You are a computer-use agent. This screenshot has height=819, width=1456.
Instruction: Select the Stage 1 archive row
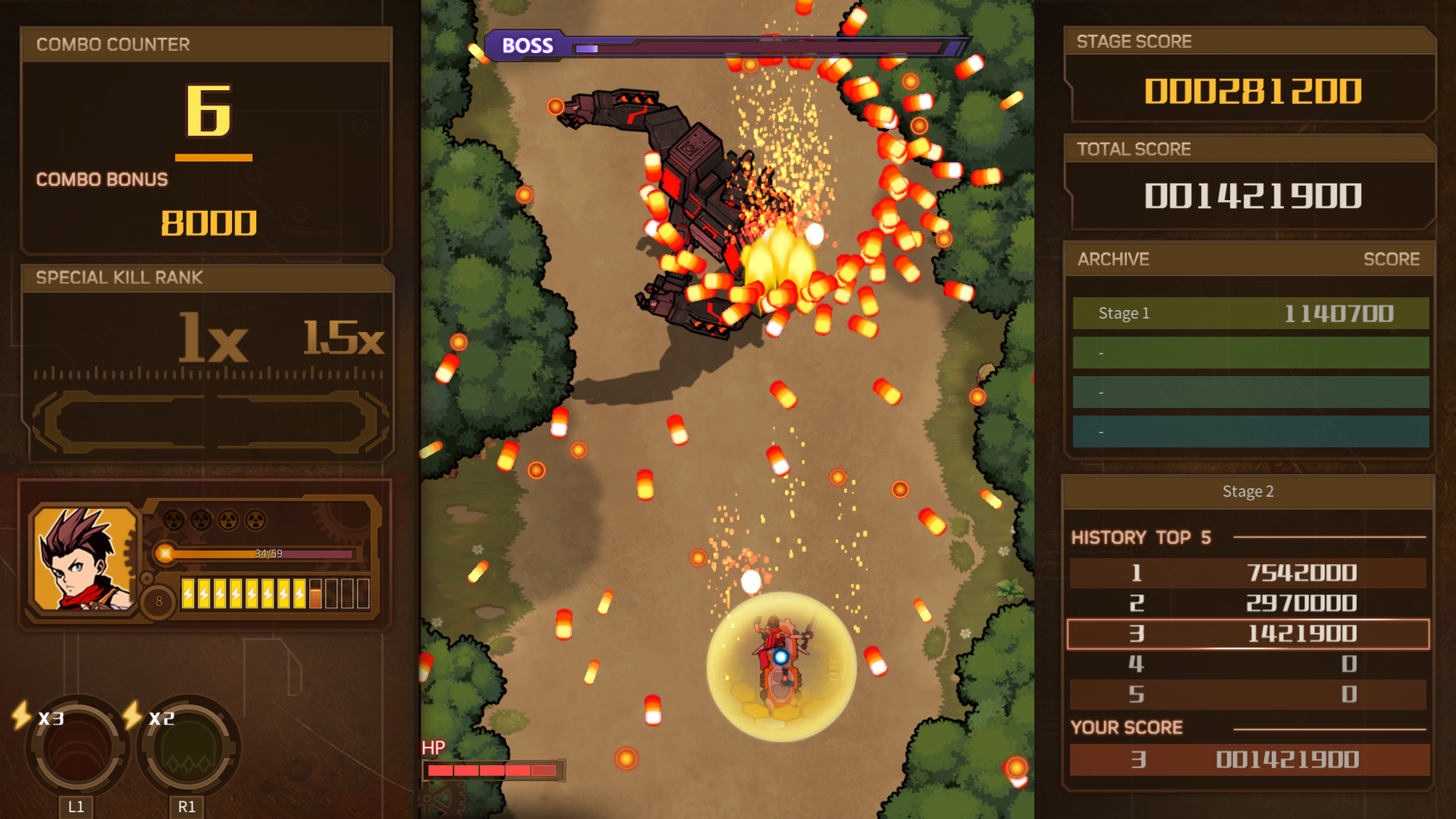(x=1250, y=313)
